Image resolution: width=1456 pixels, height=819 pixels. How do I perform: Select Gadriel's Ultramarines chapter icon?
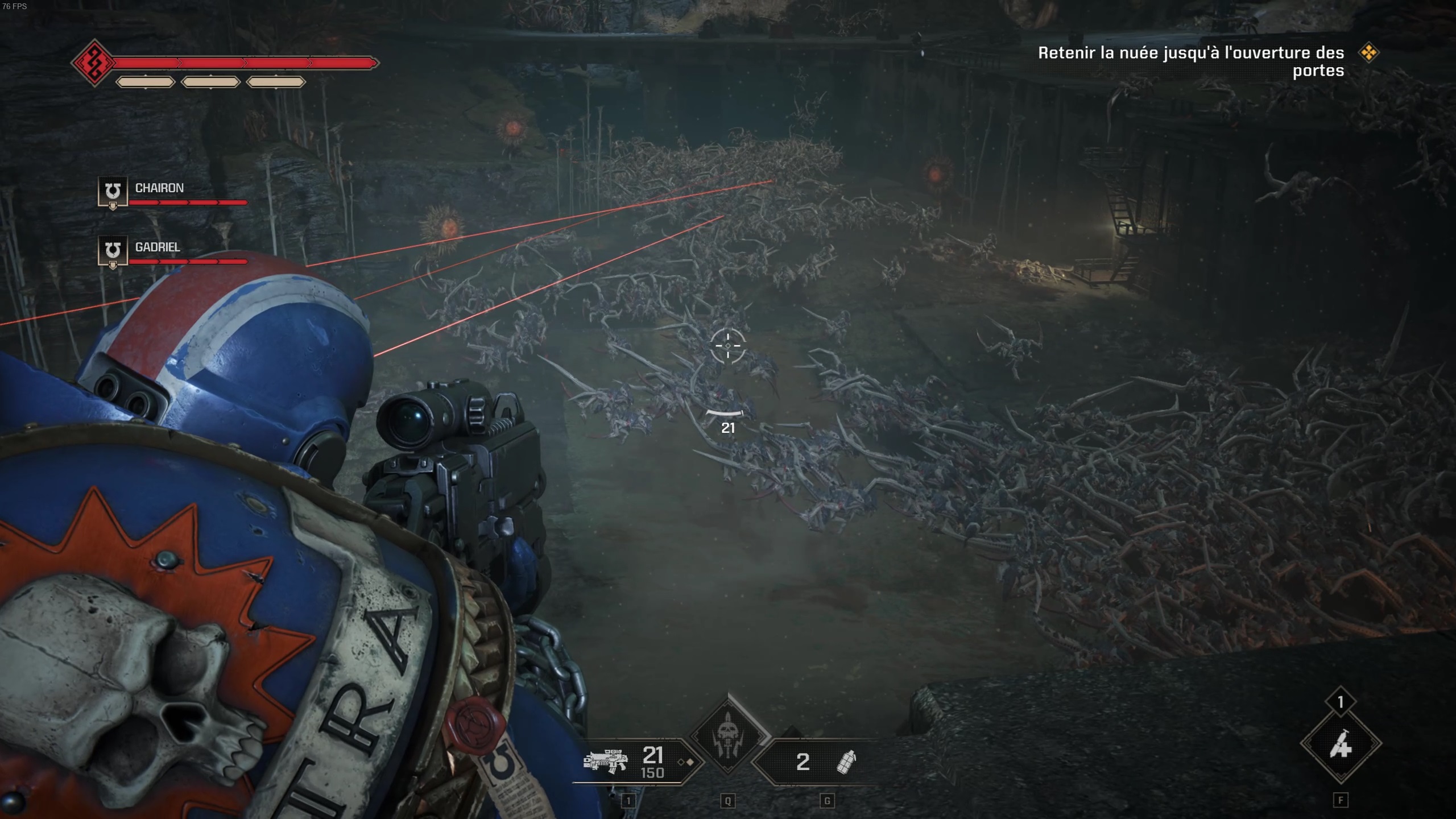(x=112, y=250)
